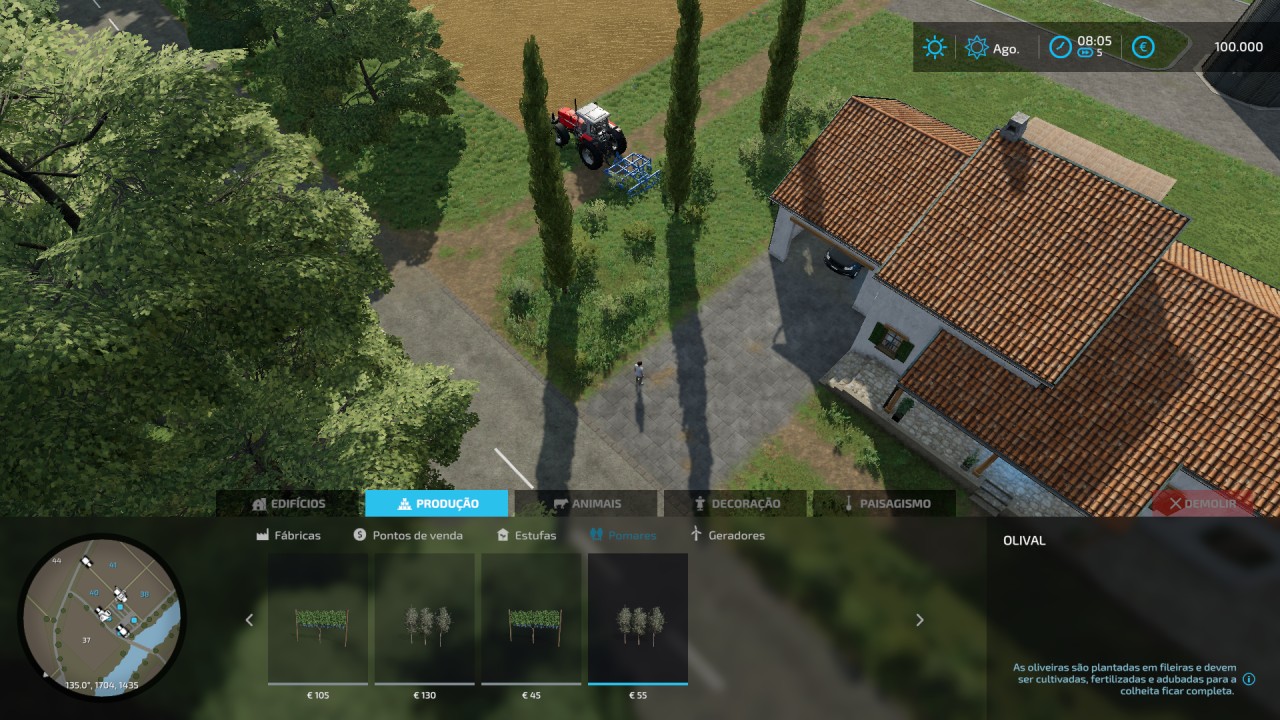The height and width of the screenshot is (720, 1280).
Task: Switch to the Edifícios tab
Action: click(289, 504)
